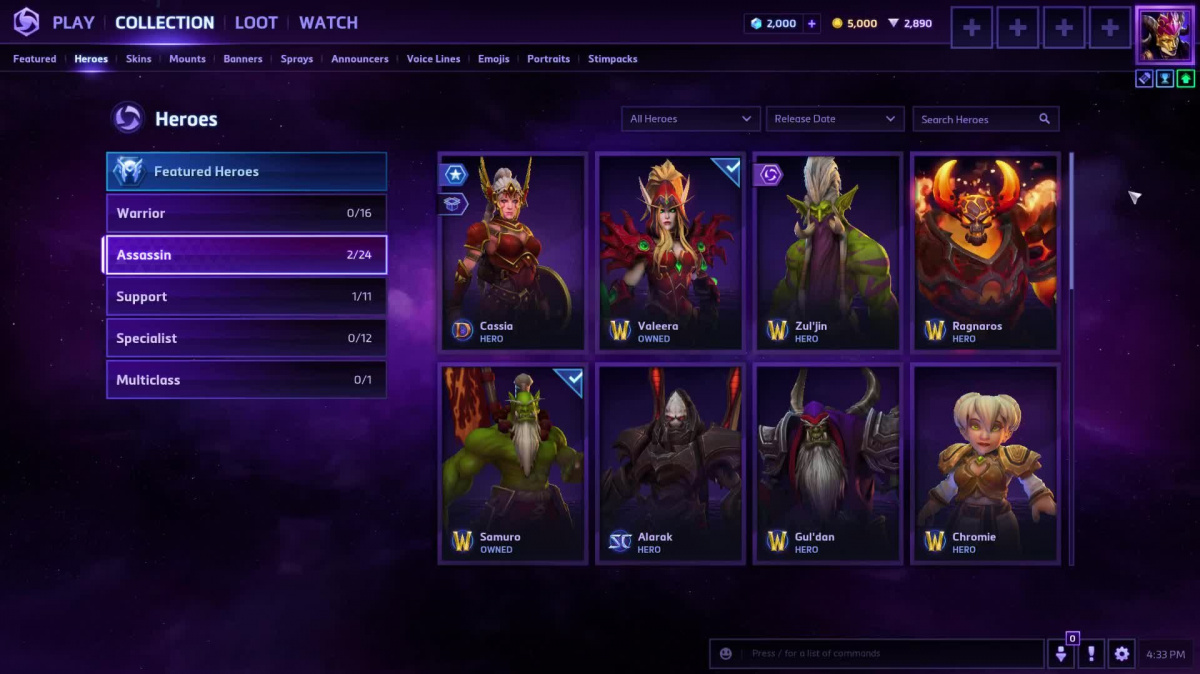Show the Stimpacks tab
The height and width of the screenshot is (674, 1200).
click(x=612, y=59)
